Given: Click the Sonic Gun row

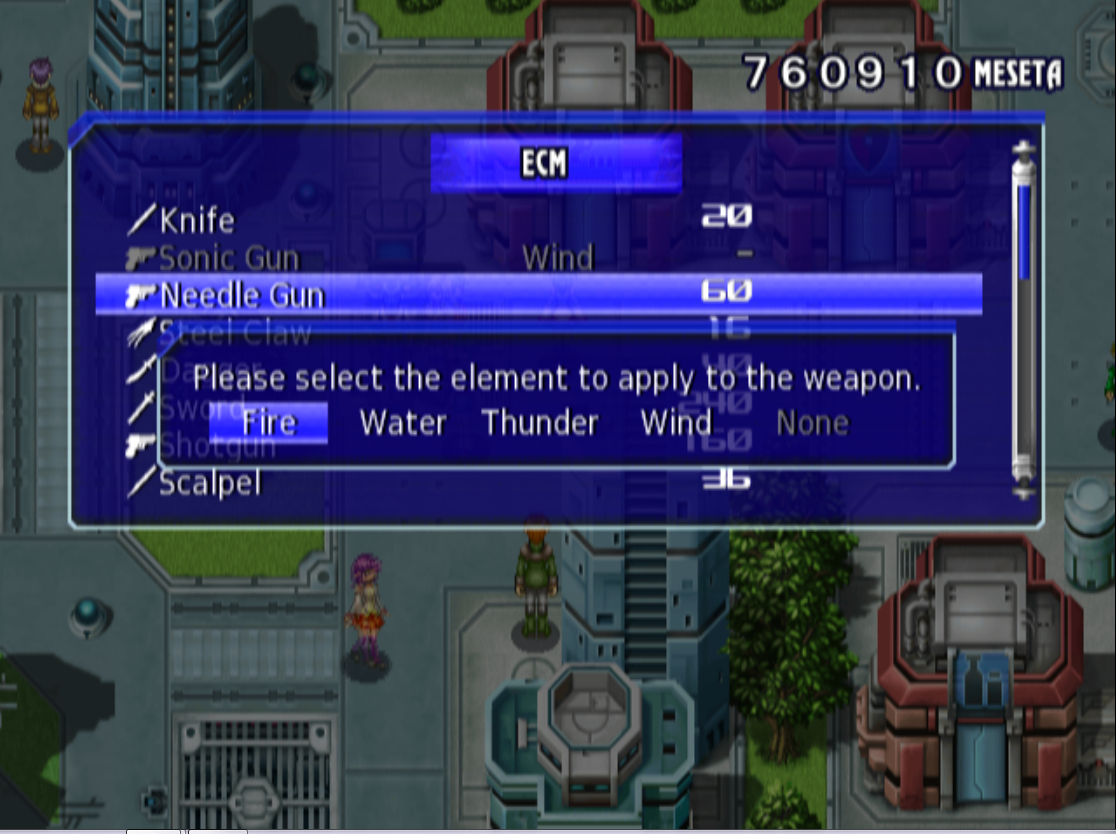Looking at the screenshot, I should (229, 258).
